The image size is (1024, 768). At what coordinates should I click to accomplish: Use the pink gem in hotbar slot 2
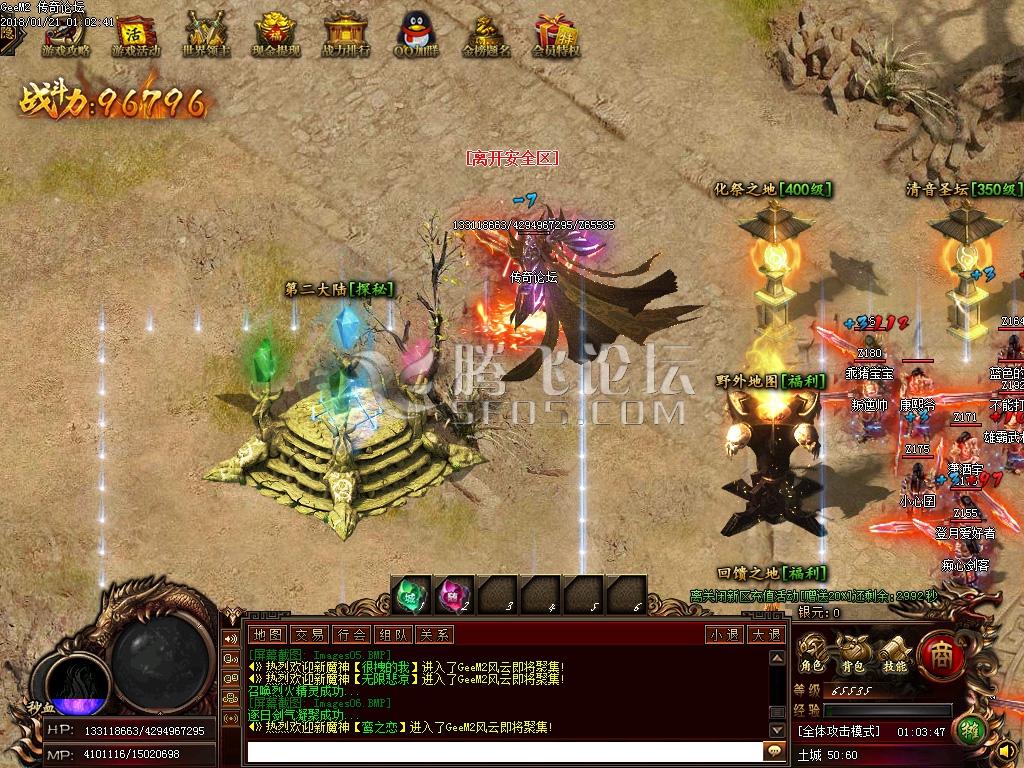455,594
